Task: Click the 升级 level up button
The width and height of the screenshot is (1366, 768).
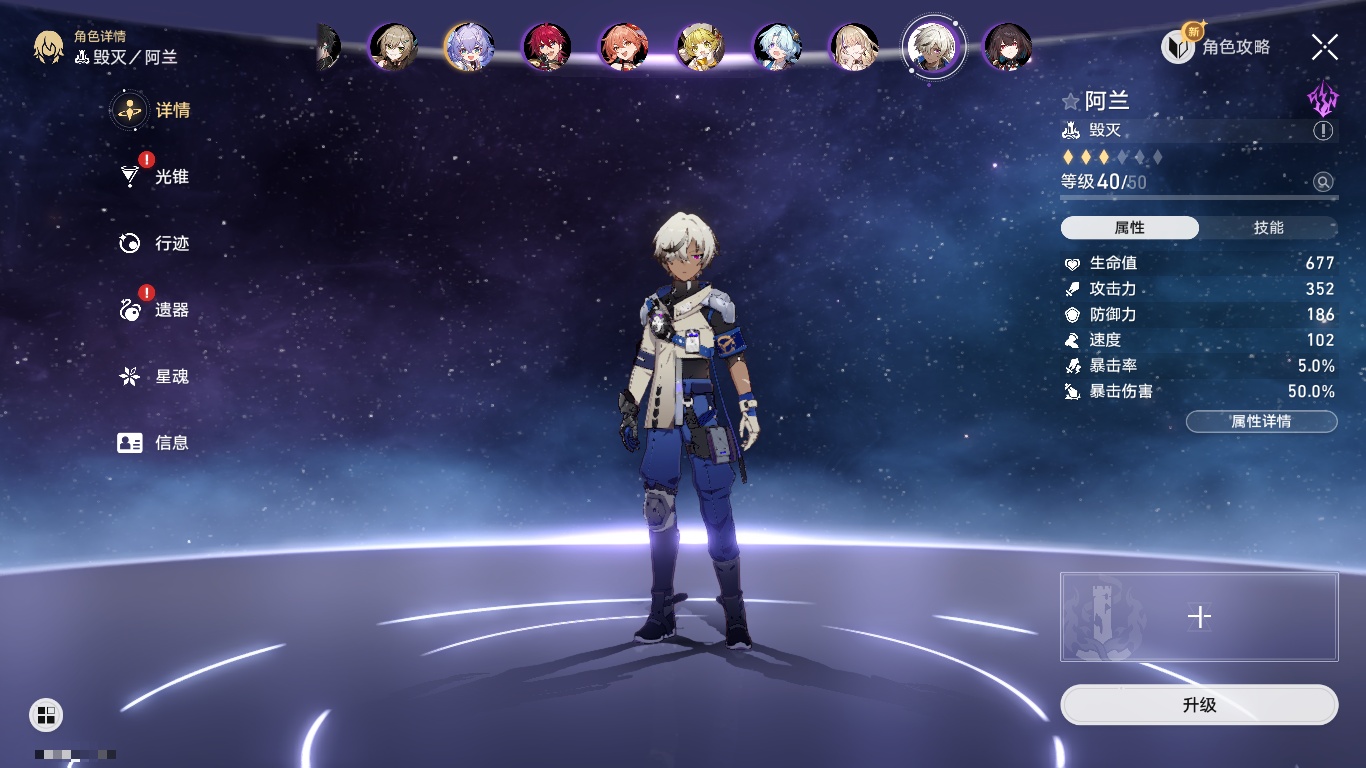Action: click(x=1199, y=705)
